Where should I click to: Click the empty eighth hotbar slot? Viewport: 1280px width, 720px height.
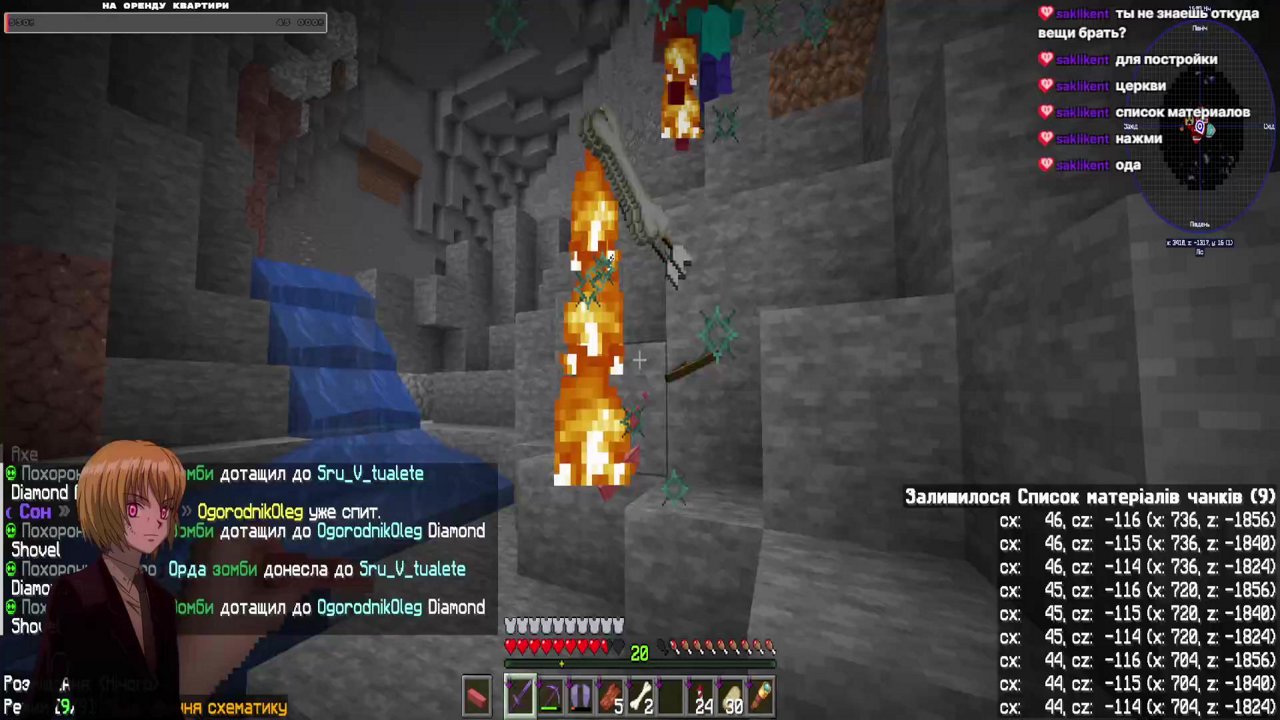(x=671, y=695)
